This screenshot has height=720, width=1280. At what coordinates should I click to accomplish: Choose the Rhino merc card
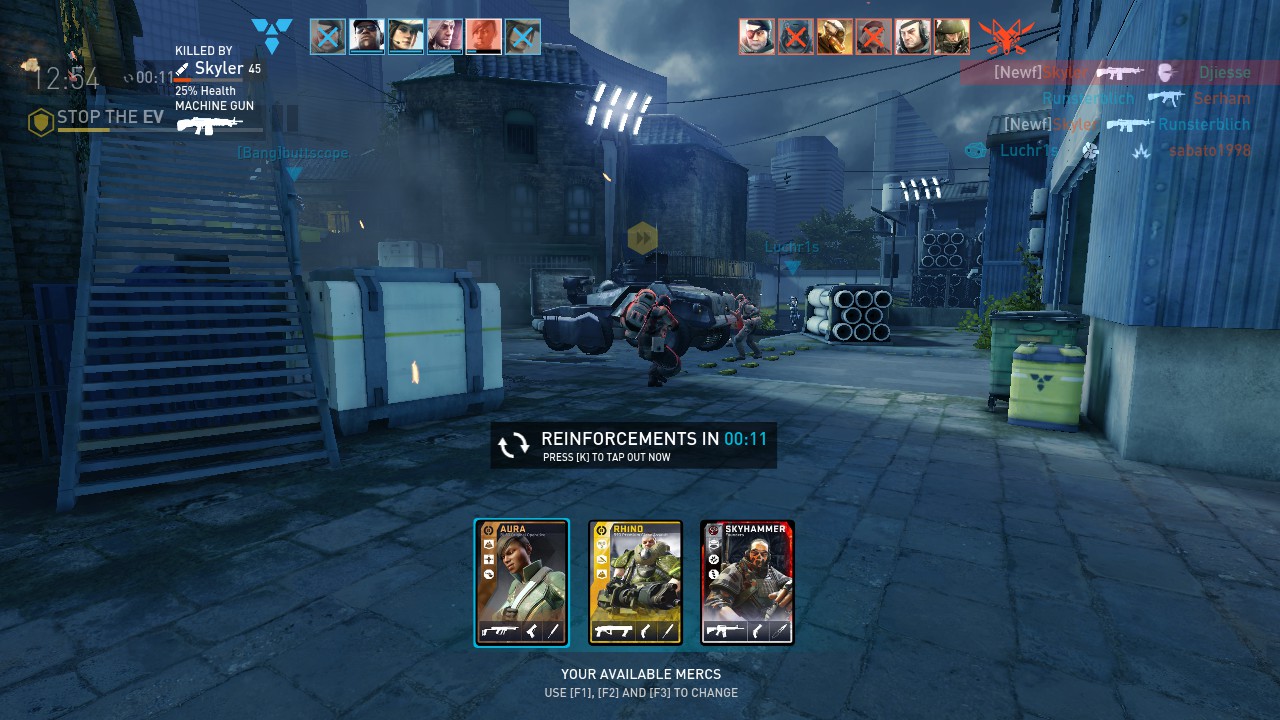tap(635, 582)
